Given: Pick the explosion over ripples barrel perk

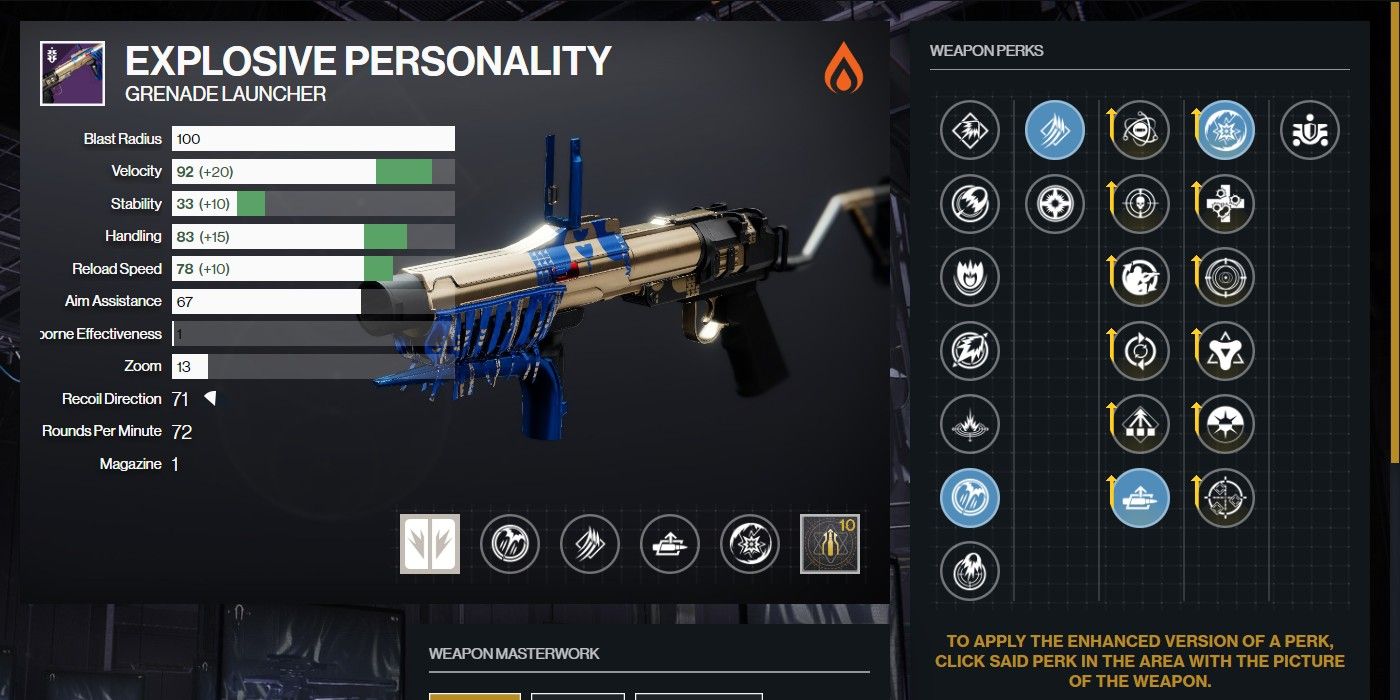Looking at the screenshot, I should click(x=969, y=424).
